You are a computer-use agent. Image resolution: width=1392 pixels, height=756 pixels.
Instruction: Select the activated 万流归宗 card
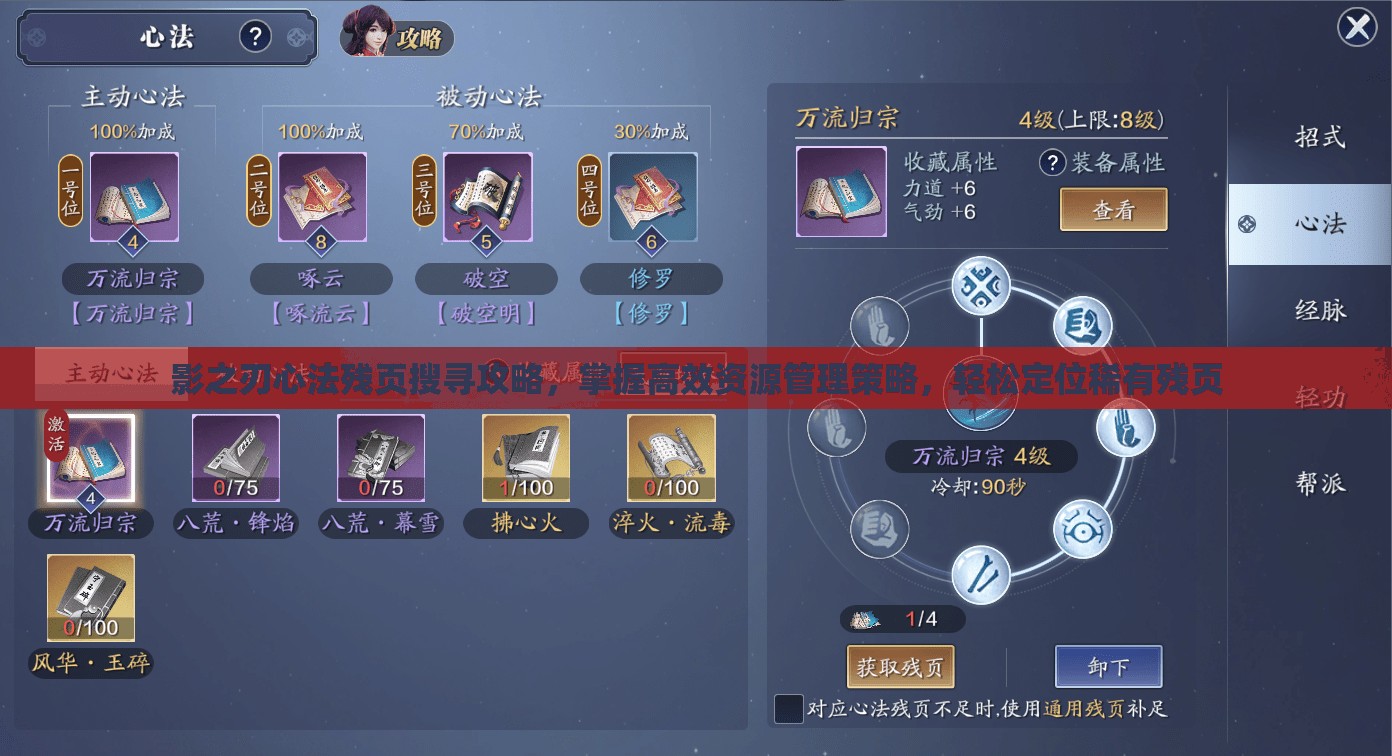tap(90, 457)
